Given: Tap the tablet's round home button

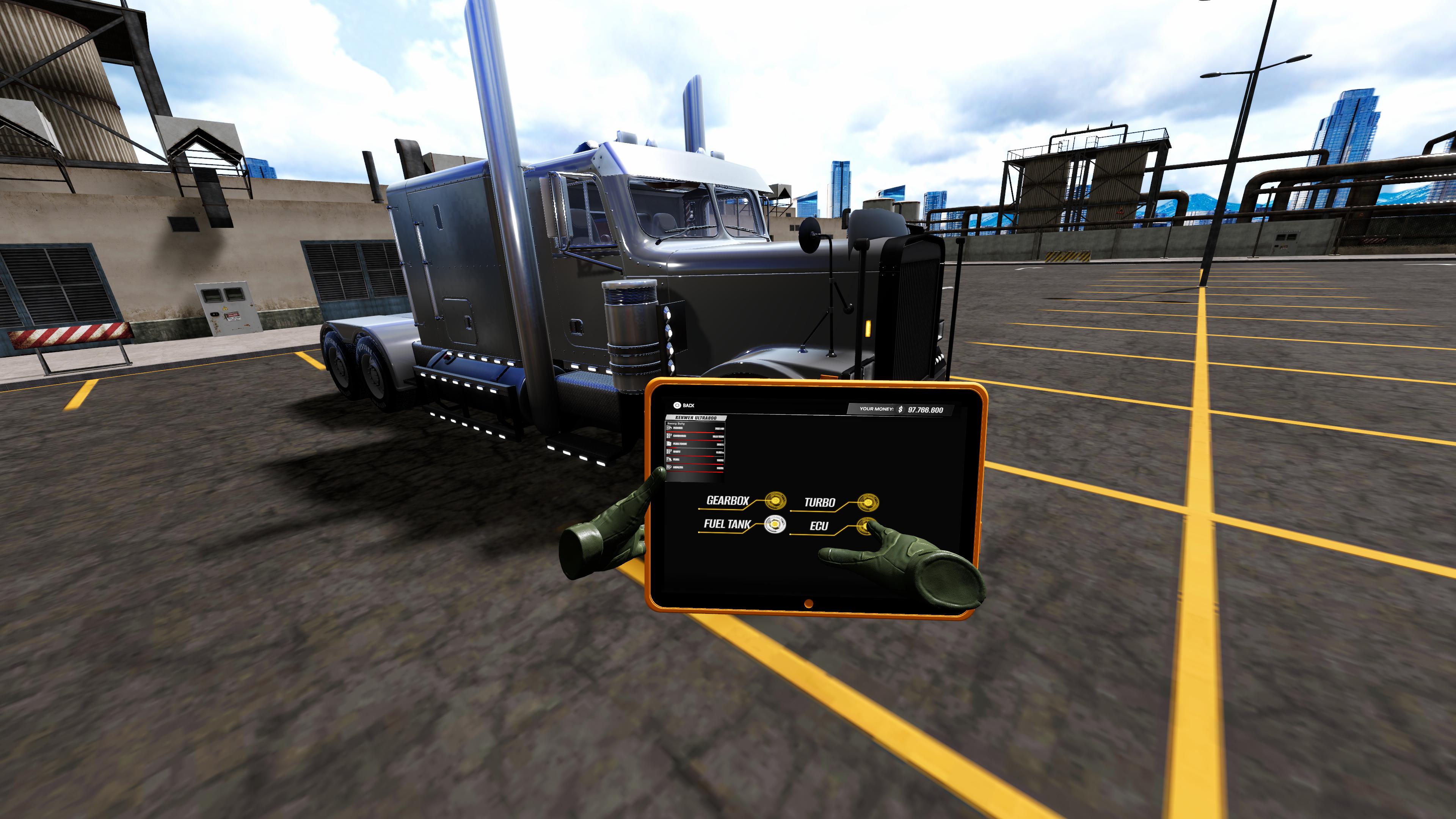Looking at the screenshot, I should click(809, 604).
